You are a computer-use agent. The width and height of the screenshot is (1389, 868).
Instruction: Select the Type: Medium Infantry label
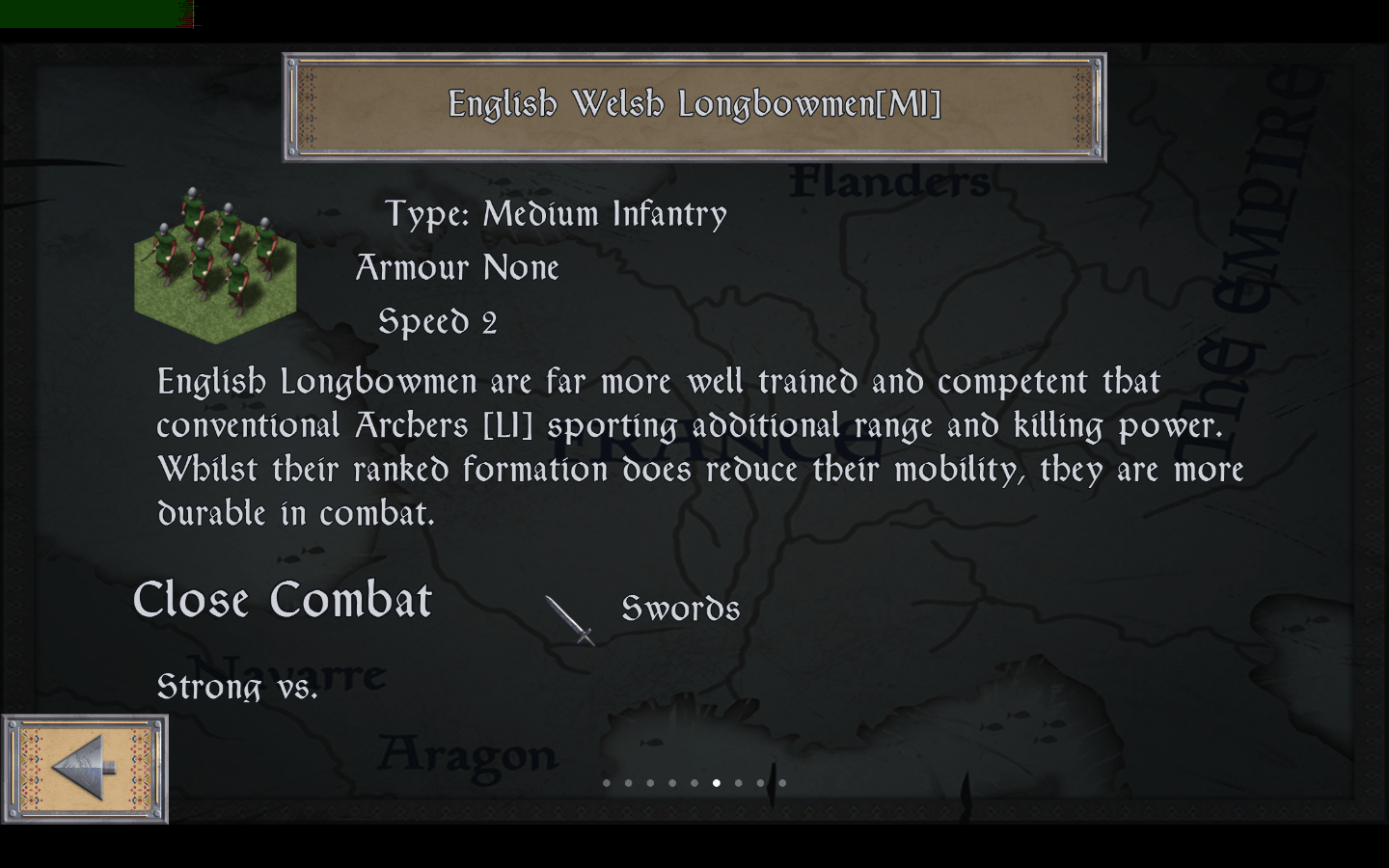coord(557,213)
